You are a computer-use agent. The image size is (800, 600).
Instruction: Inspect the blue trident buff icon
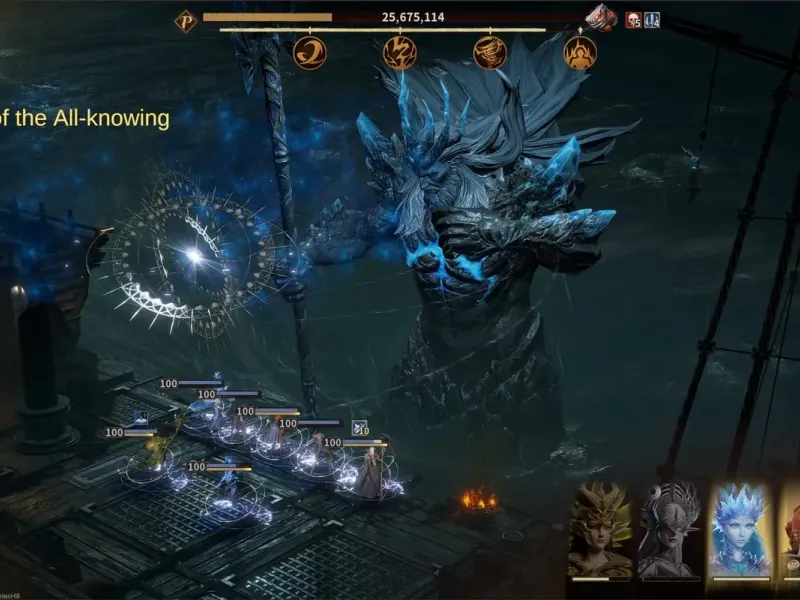coord(652,20)
